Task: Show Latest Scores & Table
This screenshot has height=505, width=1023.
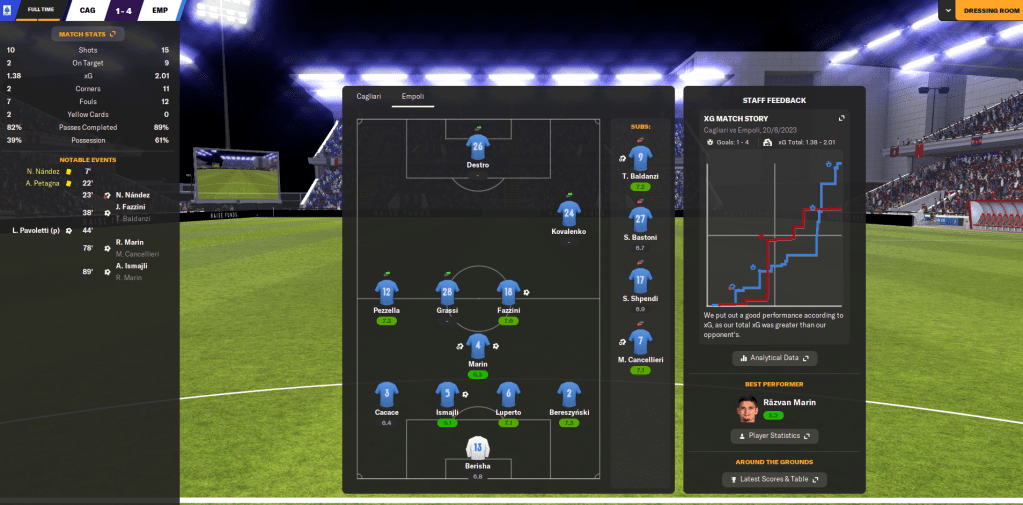Action: click(775, 480)
